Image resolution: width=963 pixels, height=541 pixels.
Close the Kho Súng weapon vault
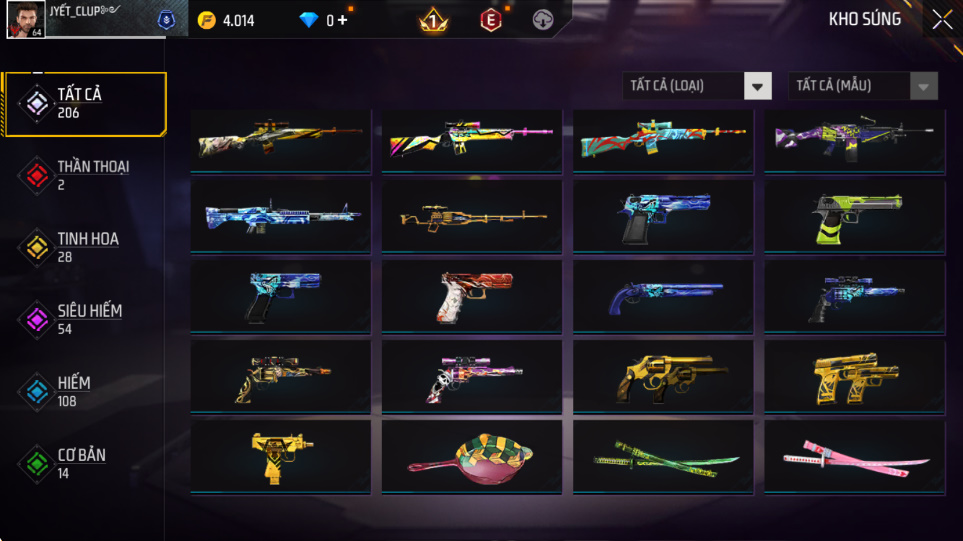[x=941, y=20]
